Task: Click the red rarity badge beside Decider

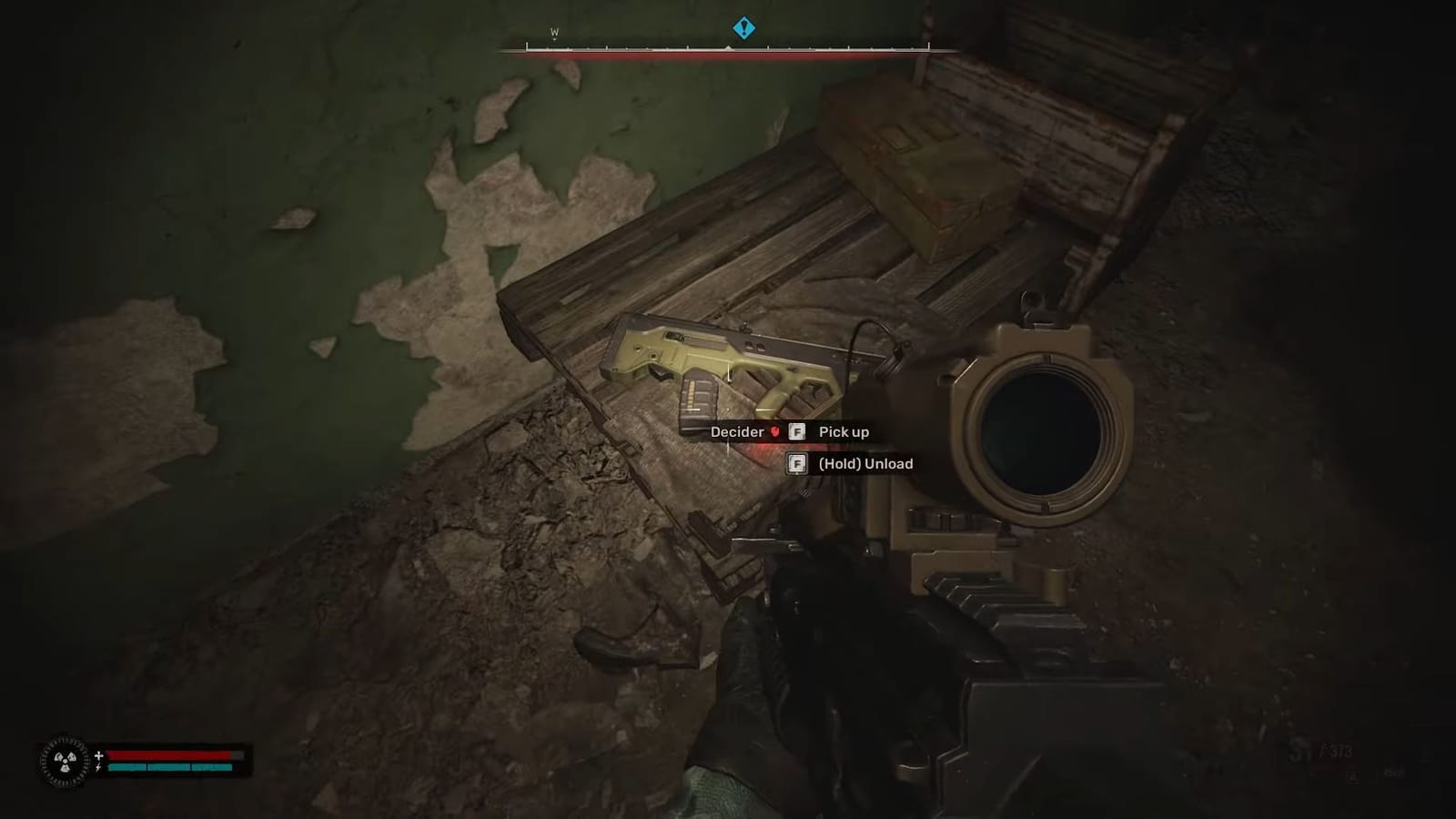Action: coord(773,432)
